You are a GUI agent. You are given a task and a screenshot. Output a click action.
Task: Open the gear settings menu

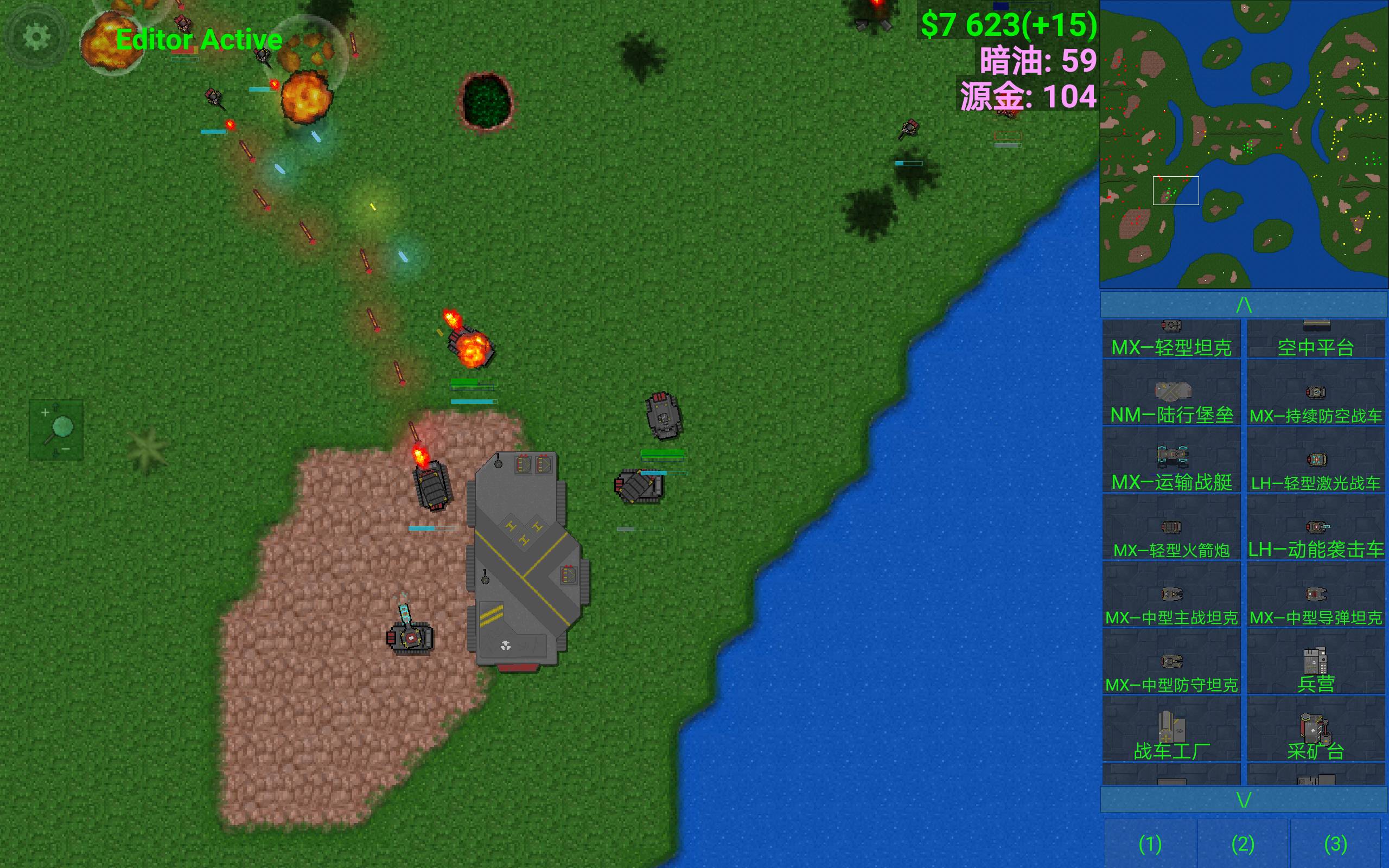coord(37,37)
